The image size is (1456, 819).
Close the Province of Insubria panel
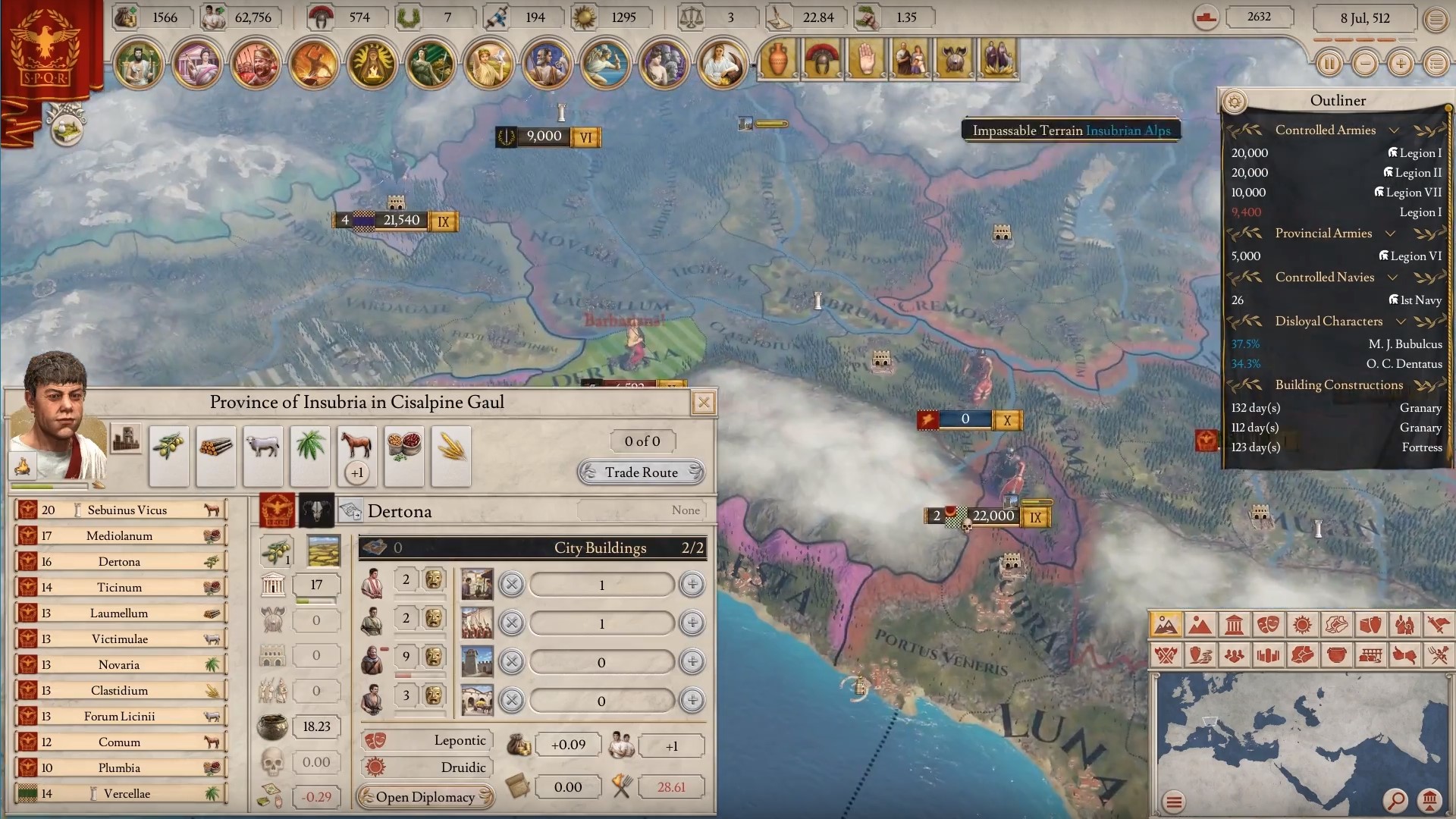(704, 403)
